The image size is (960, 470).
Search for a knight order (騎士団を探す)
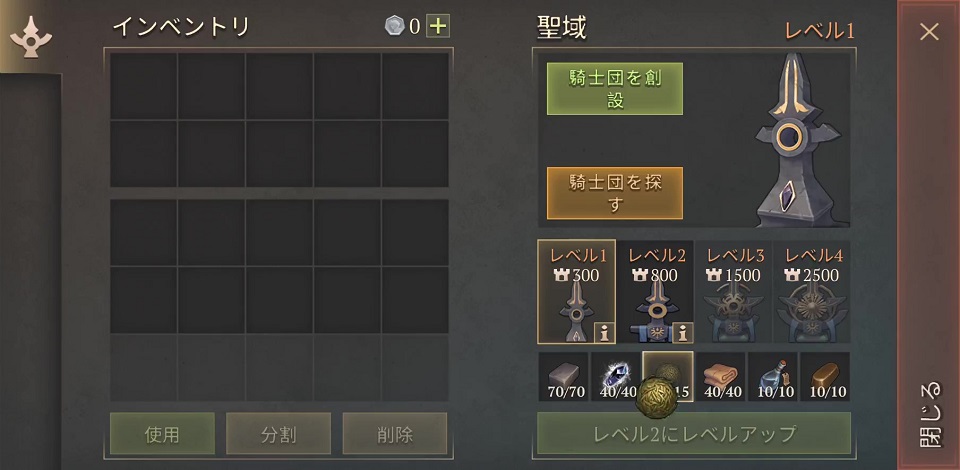[x=615, y=192]
